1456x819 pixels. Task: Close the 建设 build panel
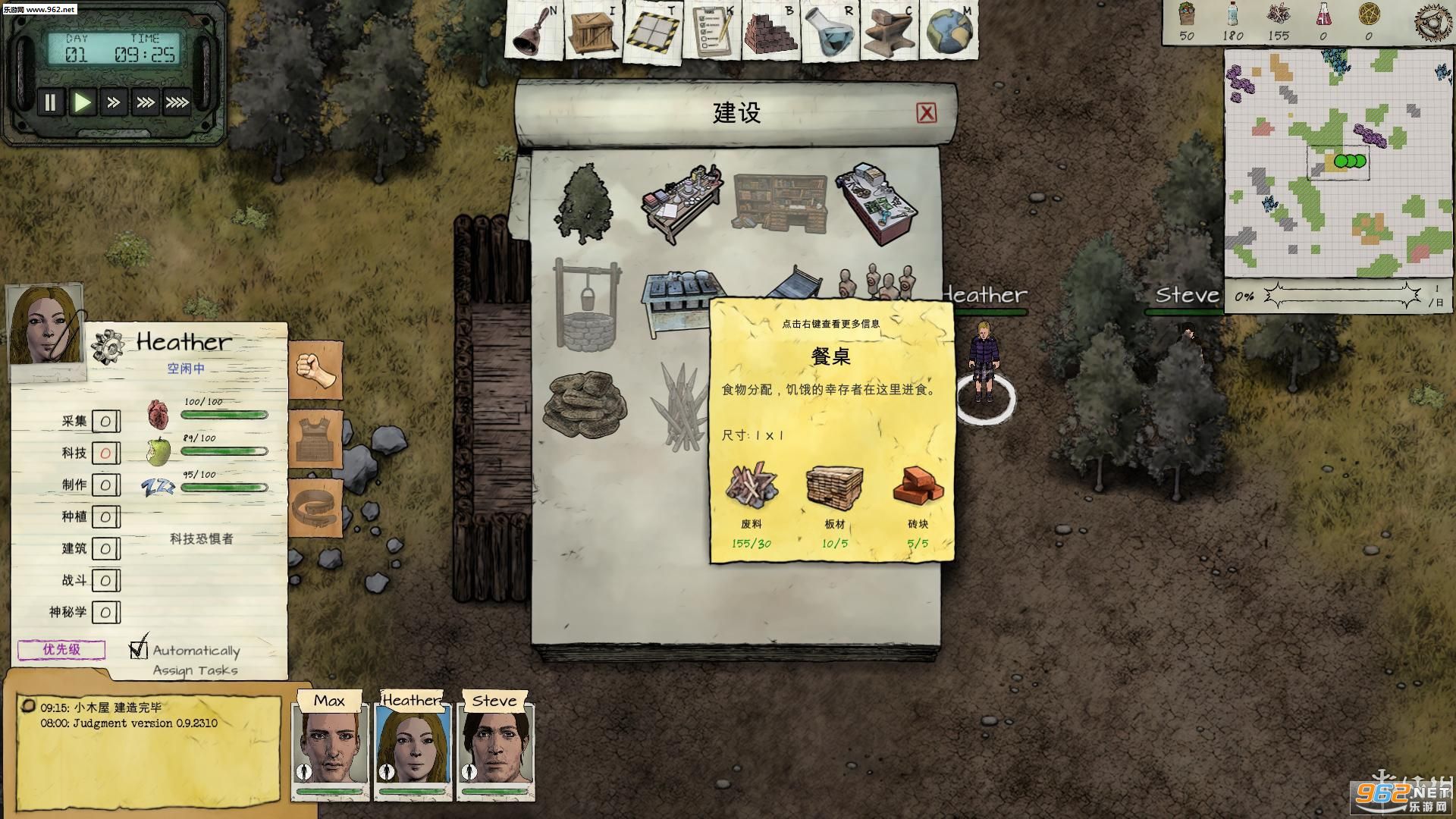(x=926, y=113)
